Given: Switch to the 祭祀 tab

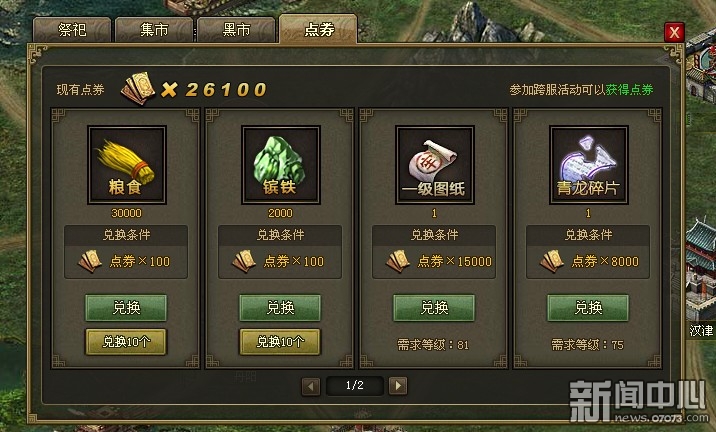Looking at the screenshot, I should 72,28.
